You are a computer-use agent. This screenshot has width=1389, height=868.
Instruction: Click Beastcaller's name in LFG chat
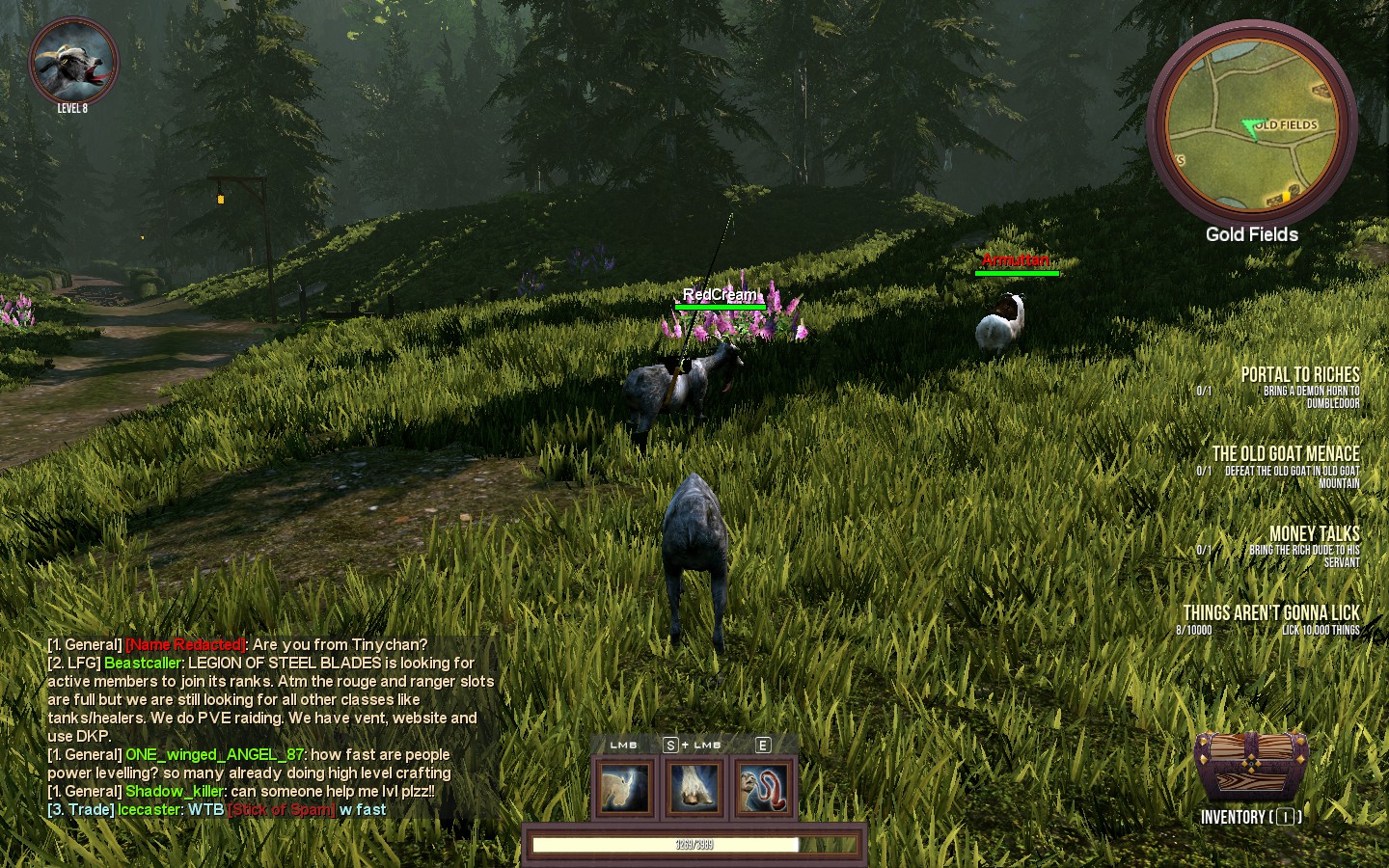143,664
